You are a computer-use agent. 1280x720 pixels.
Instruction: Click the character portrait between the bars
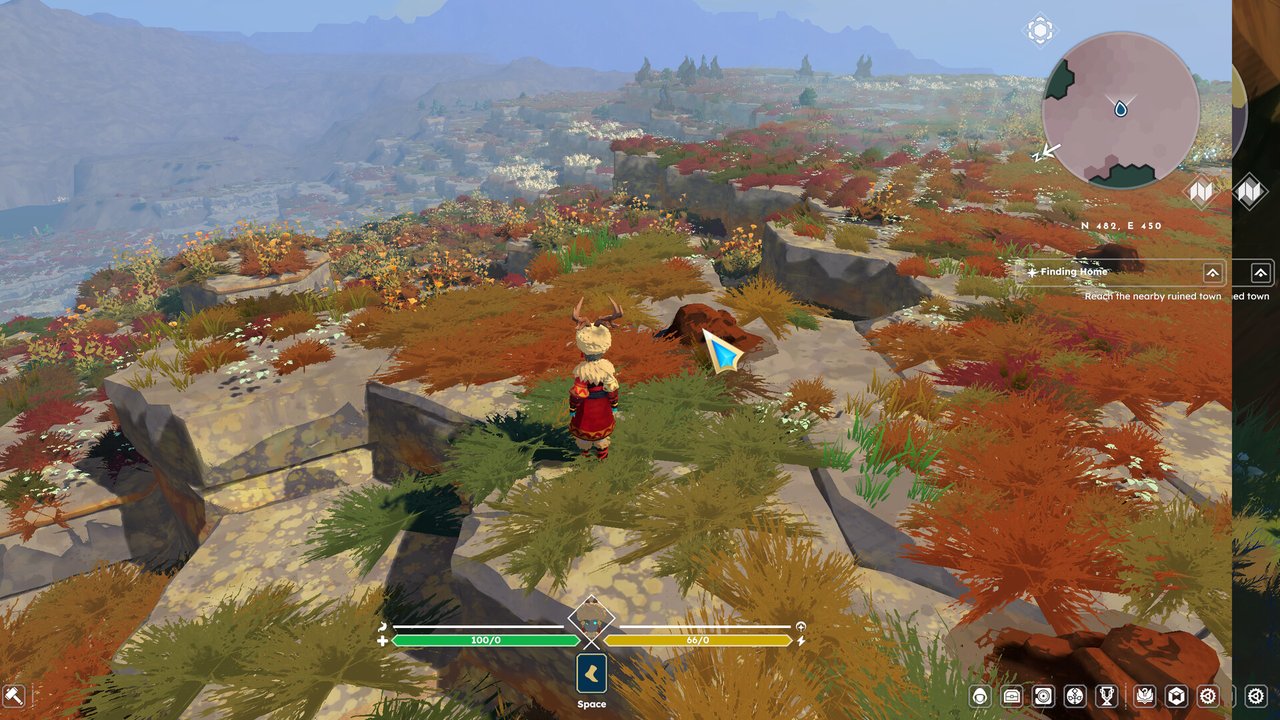(x=591, y=622)
